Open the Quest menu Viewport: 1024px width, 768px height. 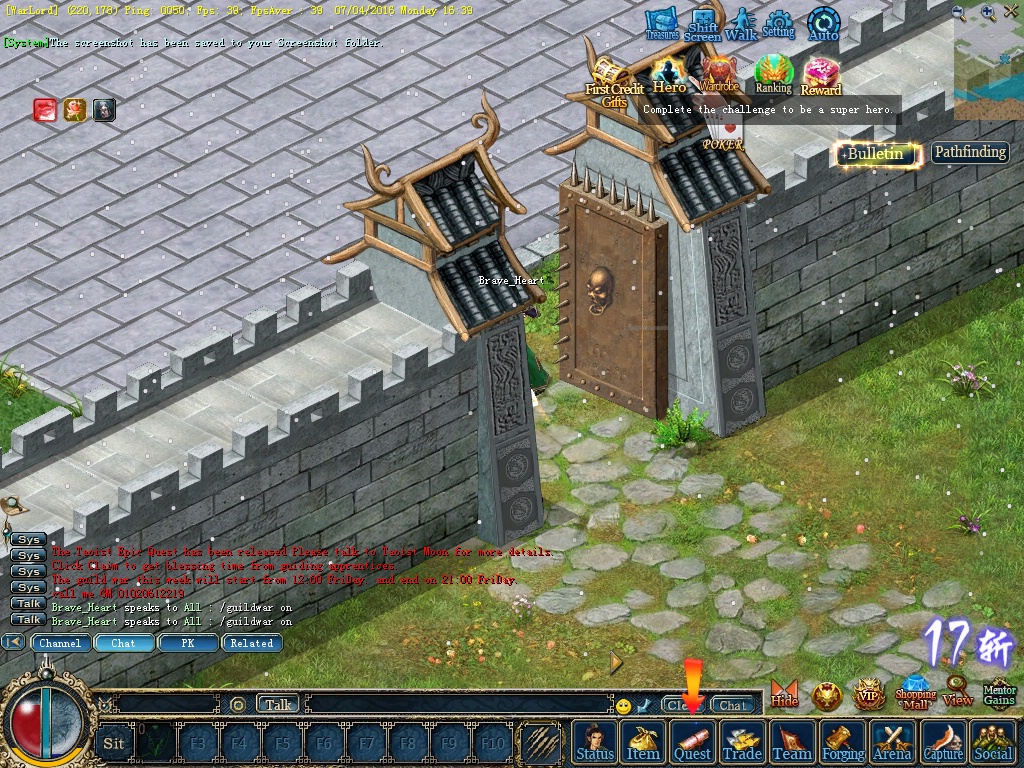(x=692, y=742)
